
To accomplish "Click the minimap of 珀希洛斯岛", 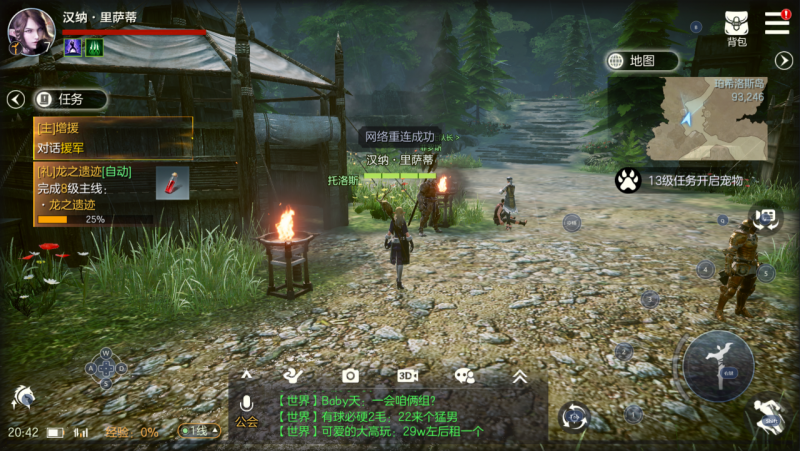I will (x=705, y=120).
